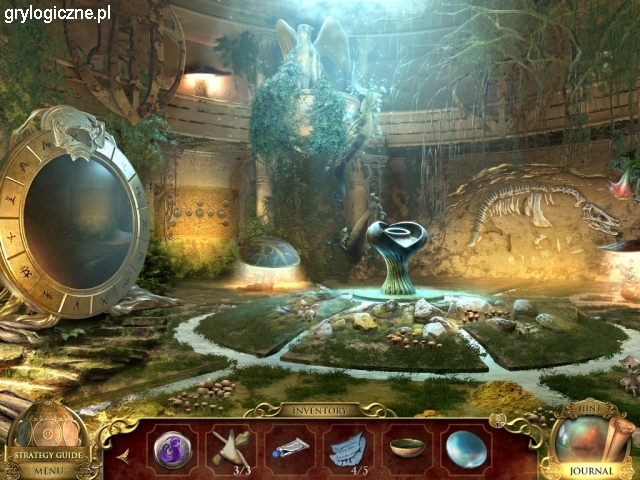This screenshot has width=640, height=480.
Task: Click the inventory left scroll arrow
Action: tap(122, 453)
